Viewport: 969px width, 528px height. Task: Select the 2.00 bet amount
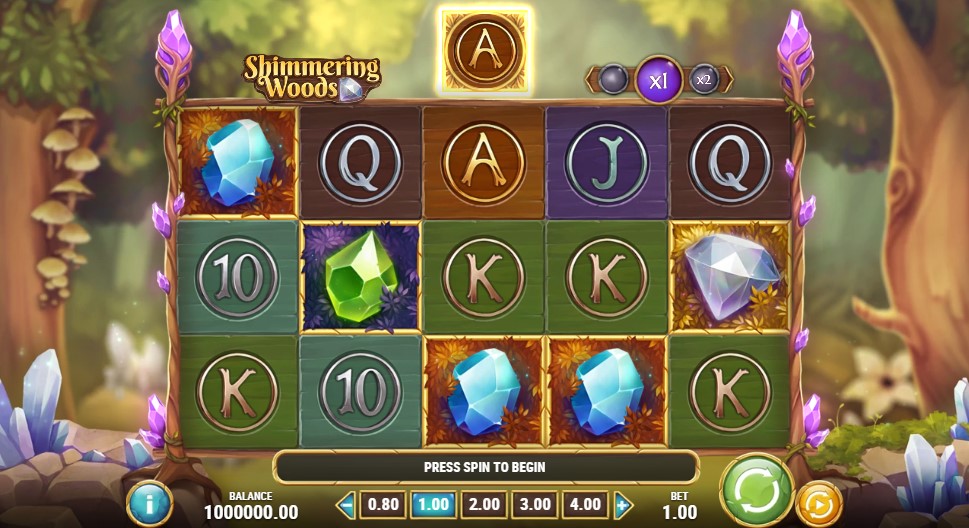tap(483, 505)
